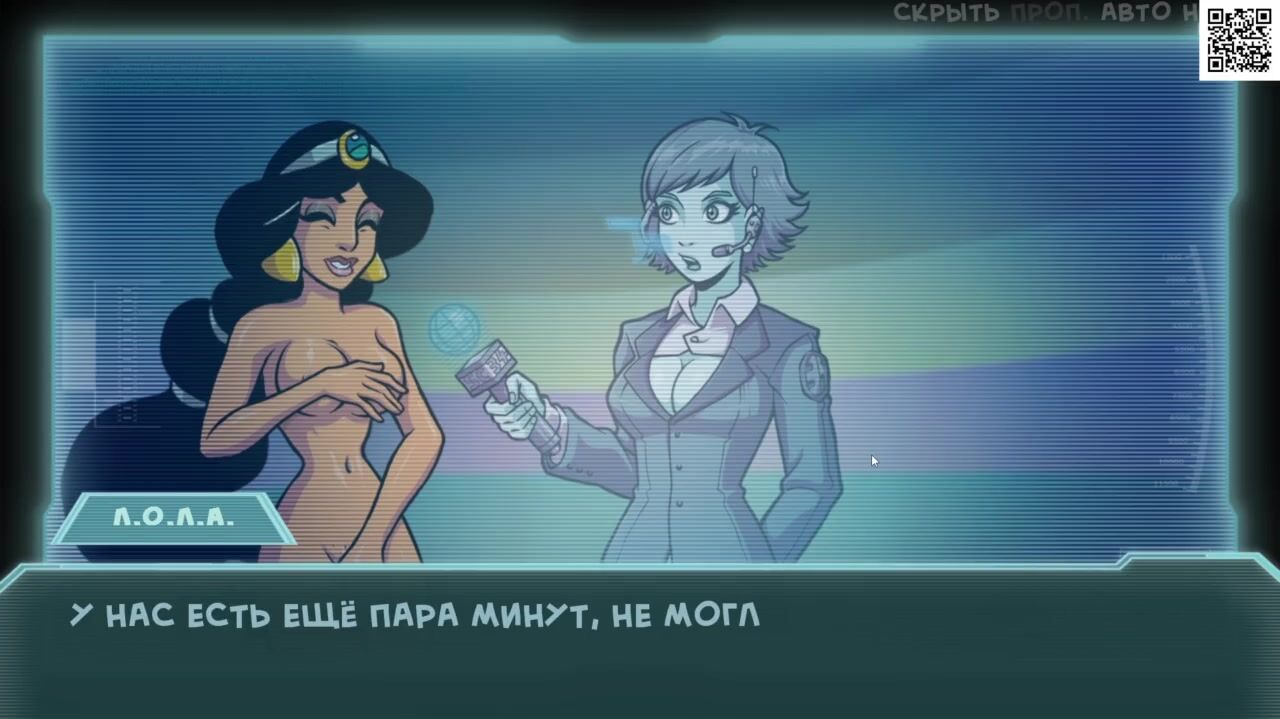Hide the dialogue with СКРЫТЬ
Image resolution: width=1280 pixels, height=719 pixels.
click(x=947, y=13)
